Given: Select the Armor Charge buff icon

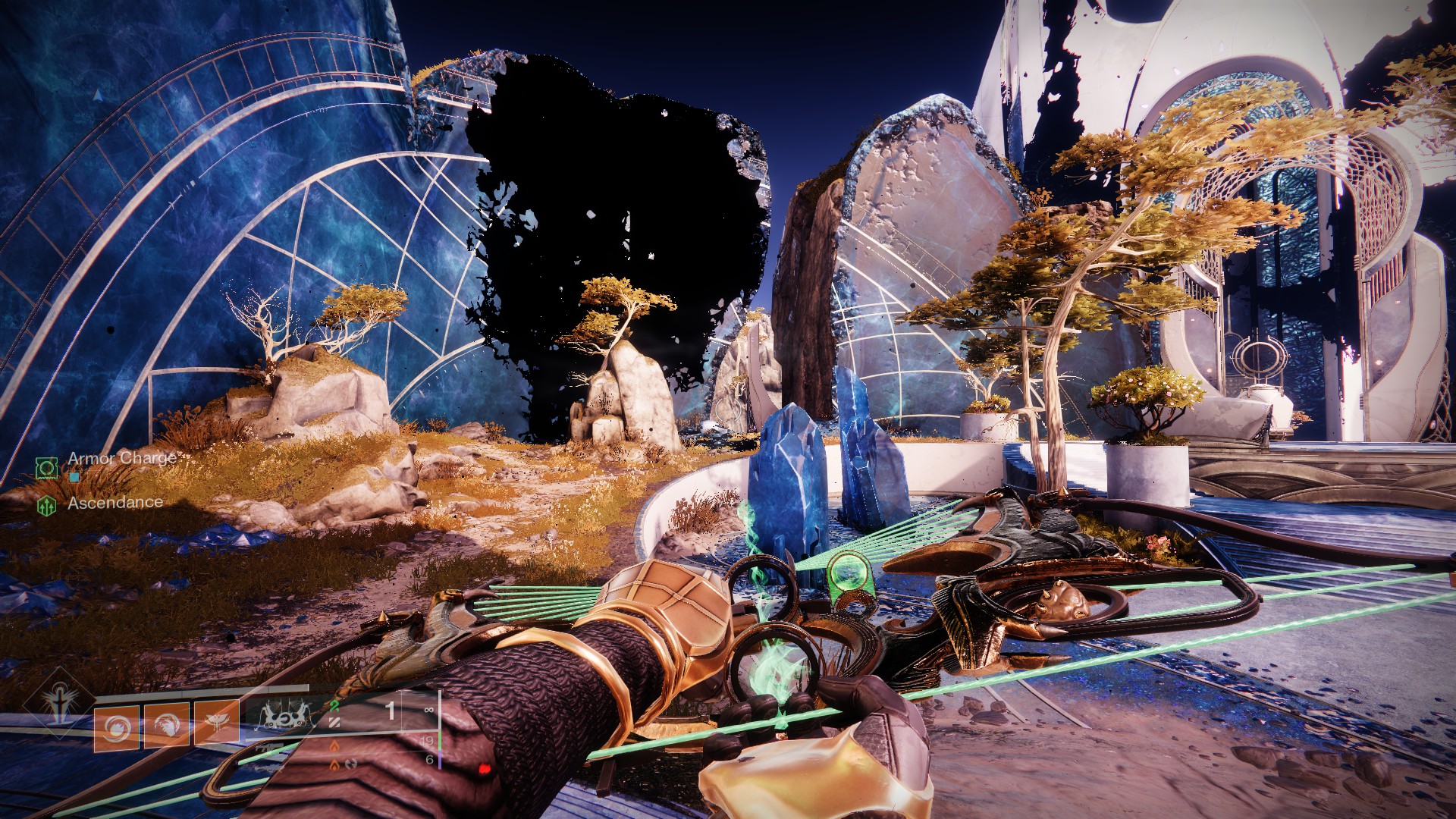Looking at the screenshot, I should 46,468.
